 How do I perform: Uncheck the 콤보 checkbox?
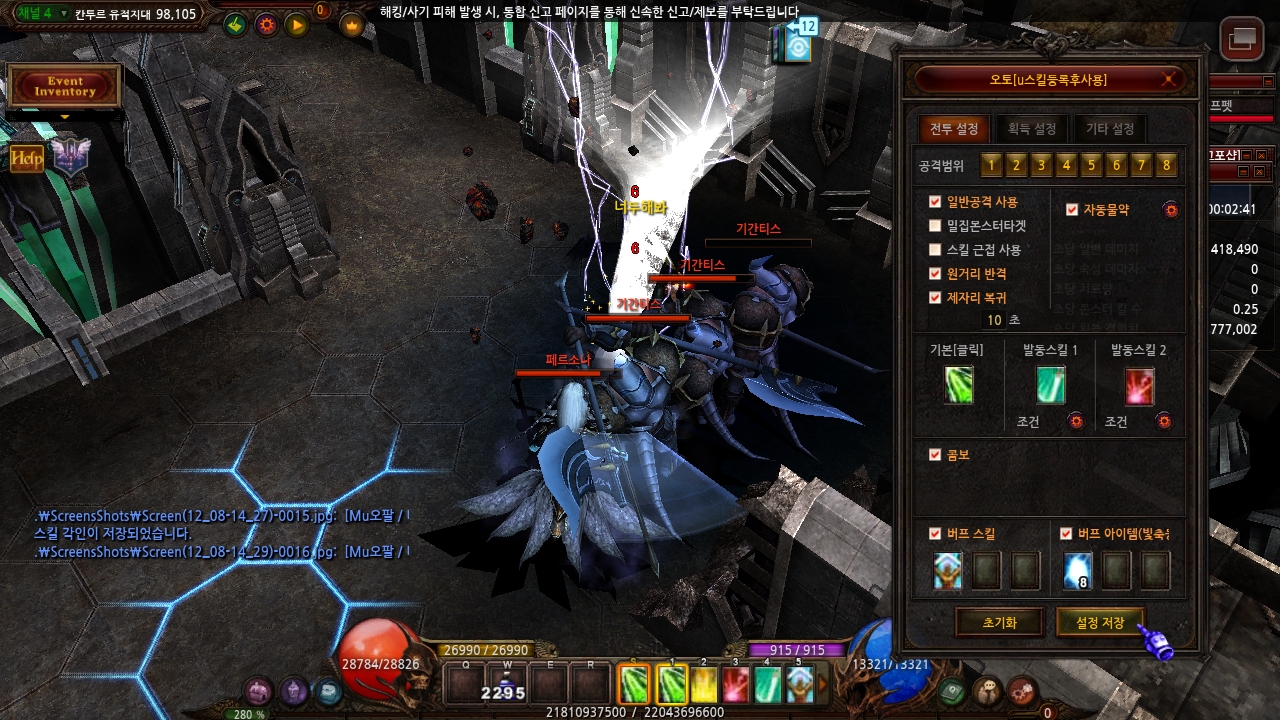[935, 454]
